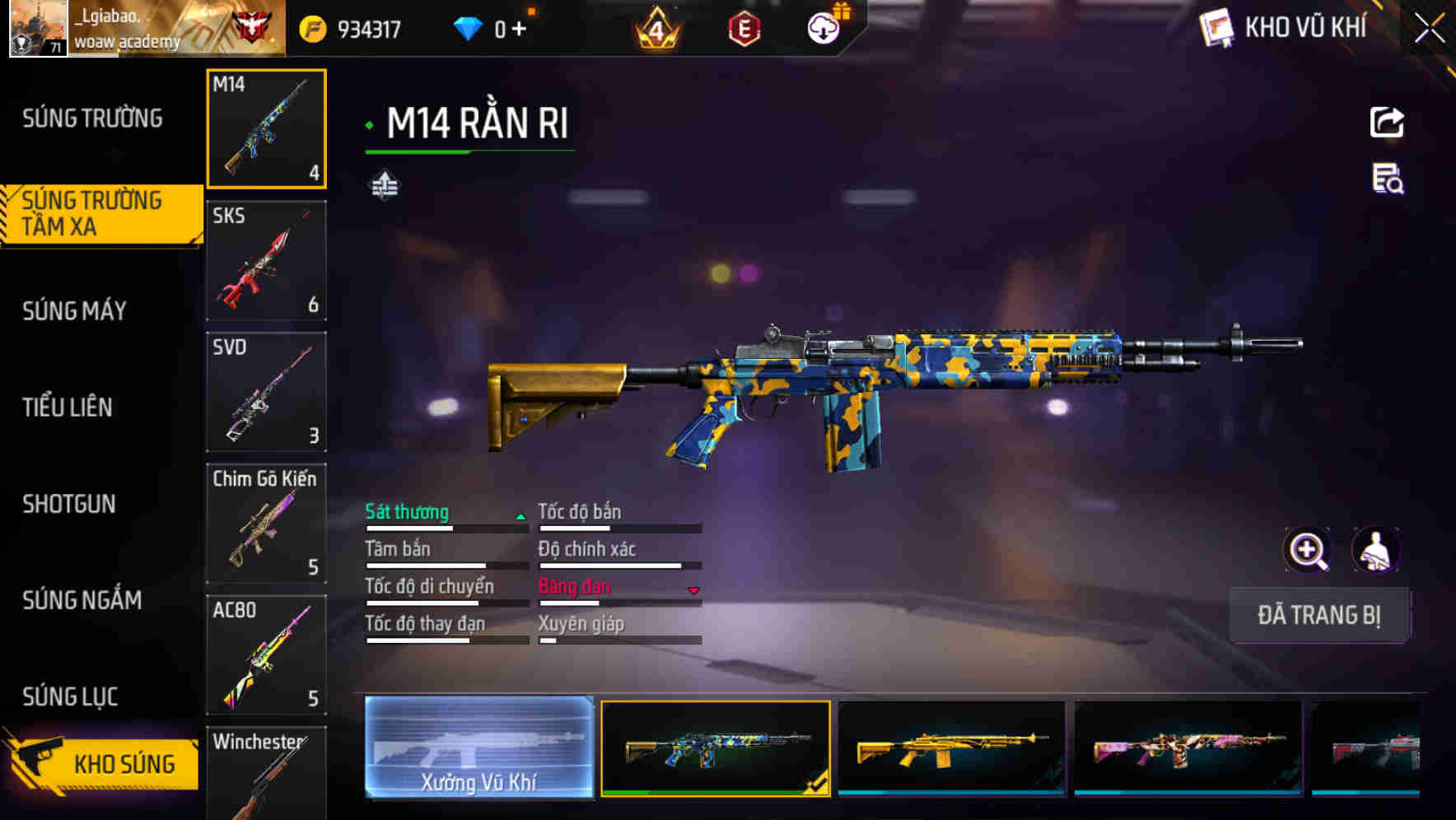Close the weapon vault screen

coord(1430,29)
